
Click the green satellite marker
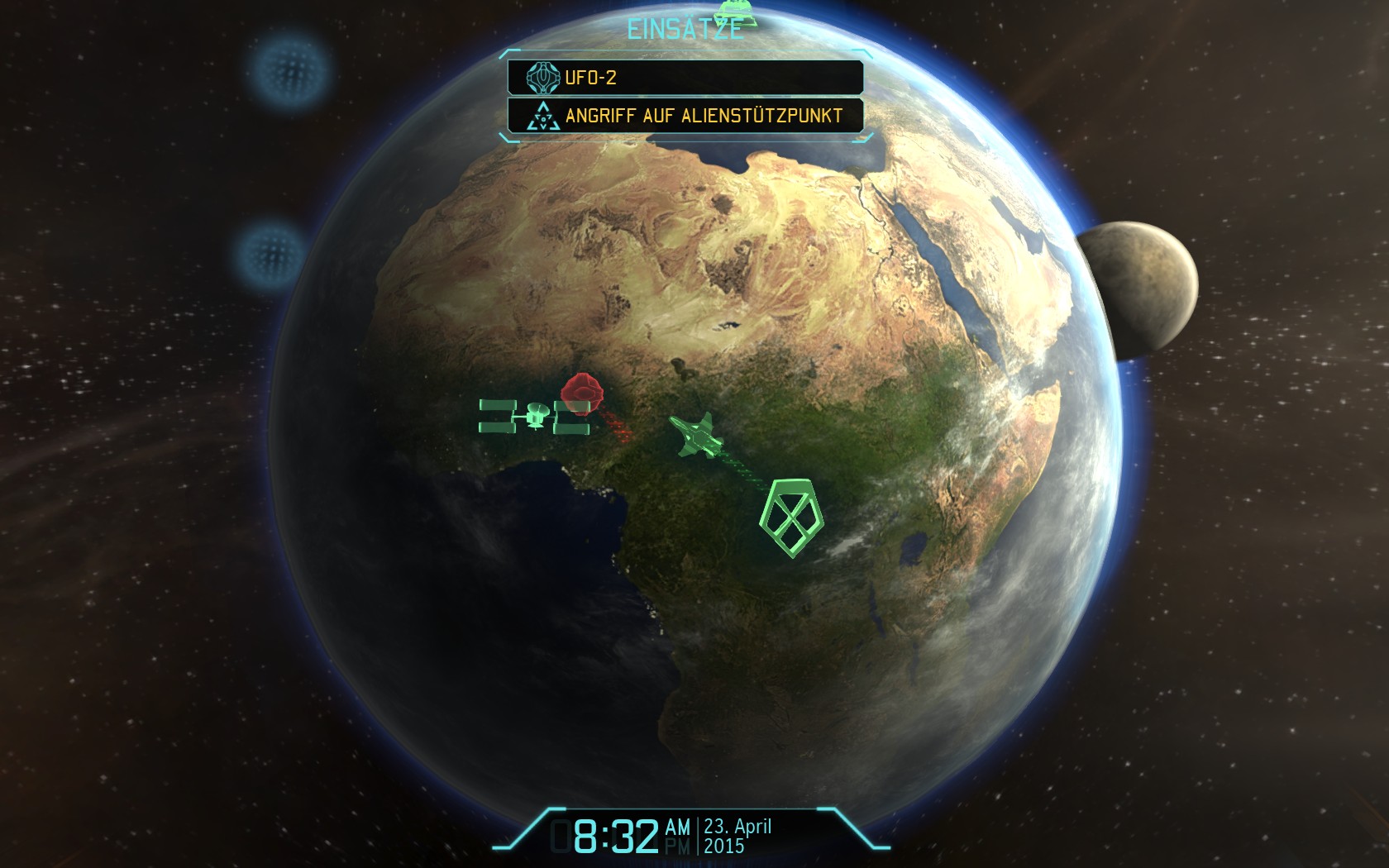click(x=533, y=416)
